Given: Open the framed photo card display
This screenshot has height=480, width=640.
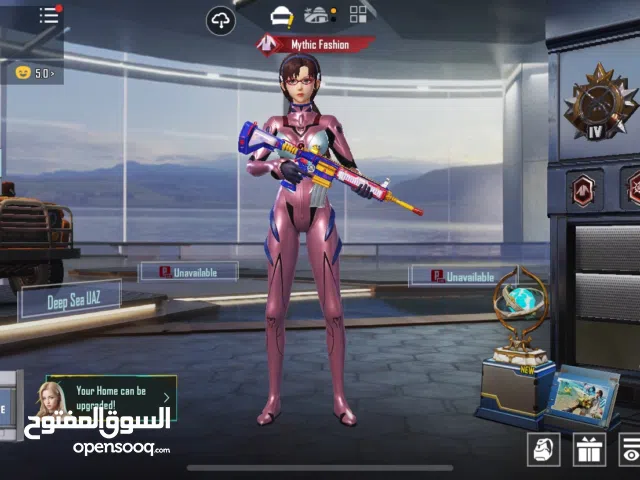Looking at the screenshot, I should pos(583,393).
